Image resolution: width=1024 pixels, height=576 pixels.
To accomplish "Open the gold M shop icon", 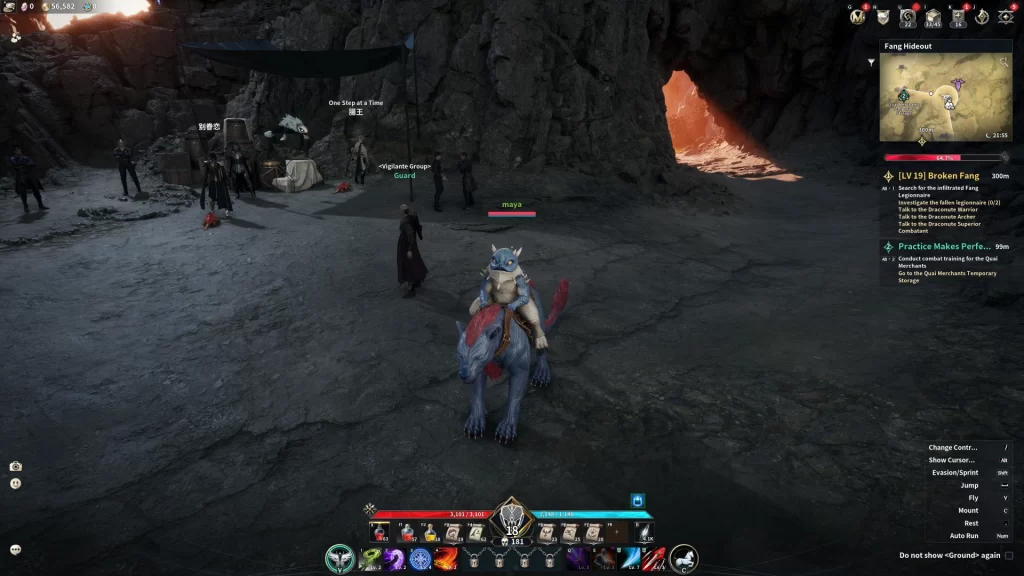I will (x=857, y=16).
